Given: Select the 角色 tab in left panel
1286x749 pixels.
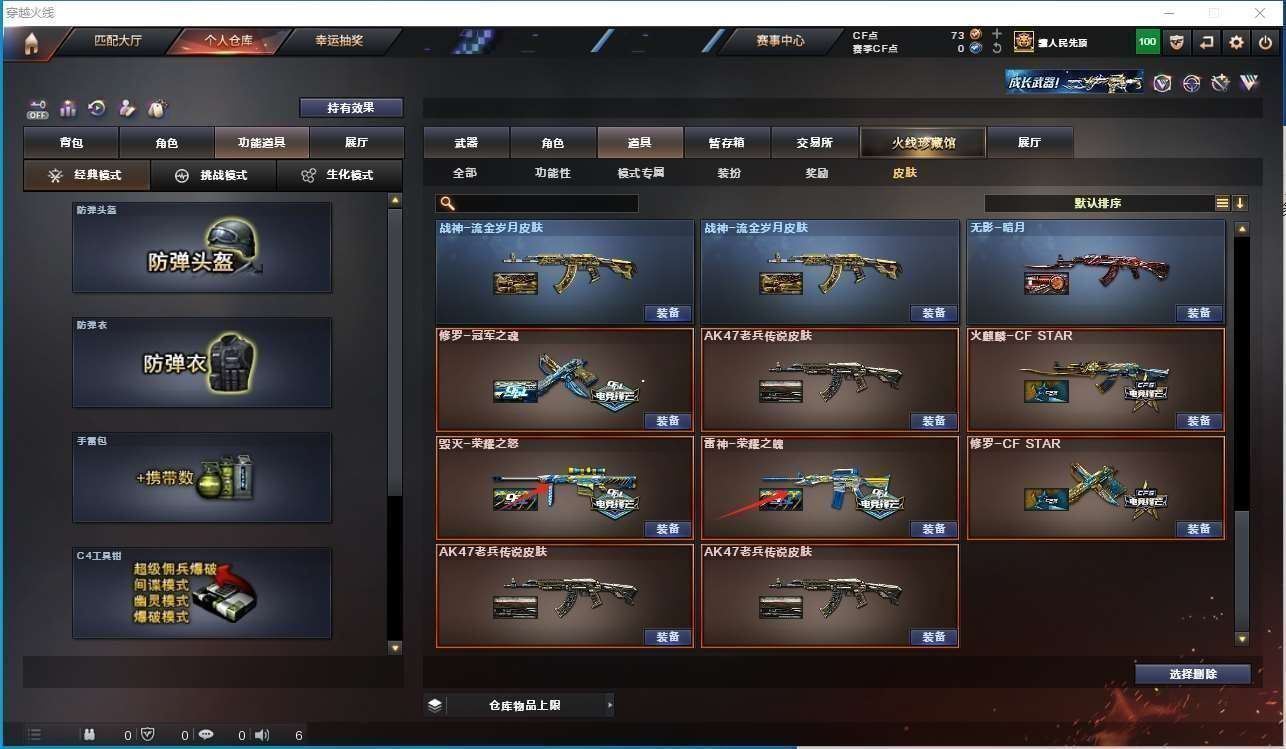Looking at the screenshot, I should tap(166, 143).
